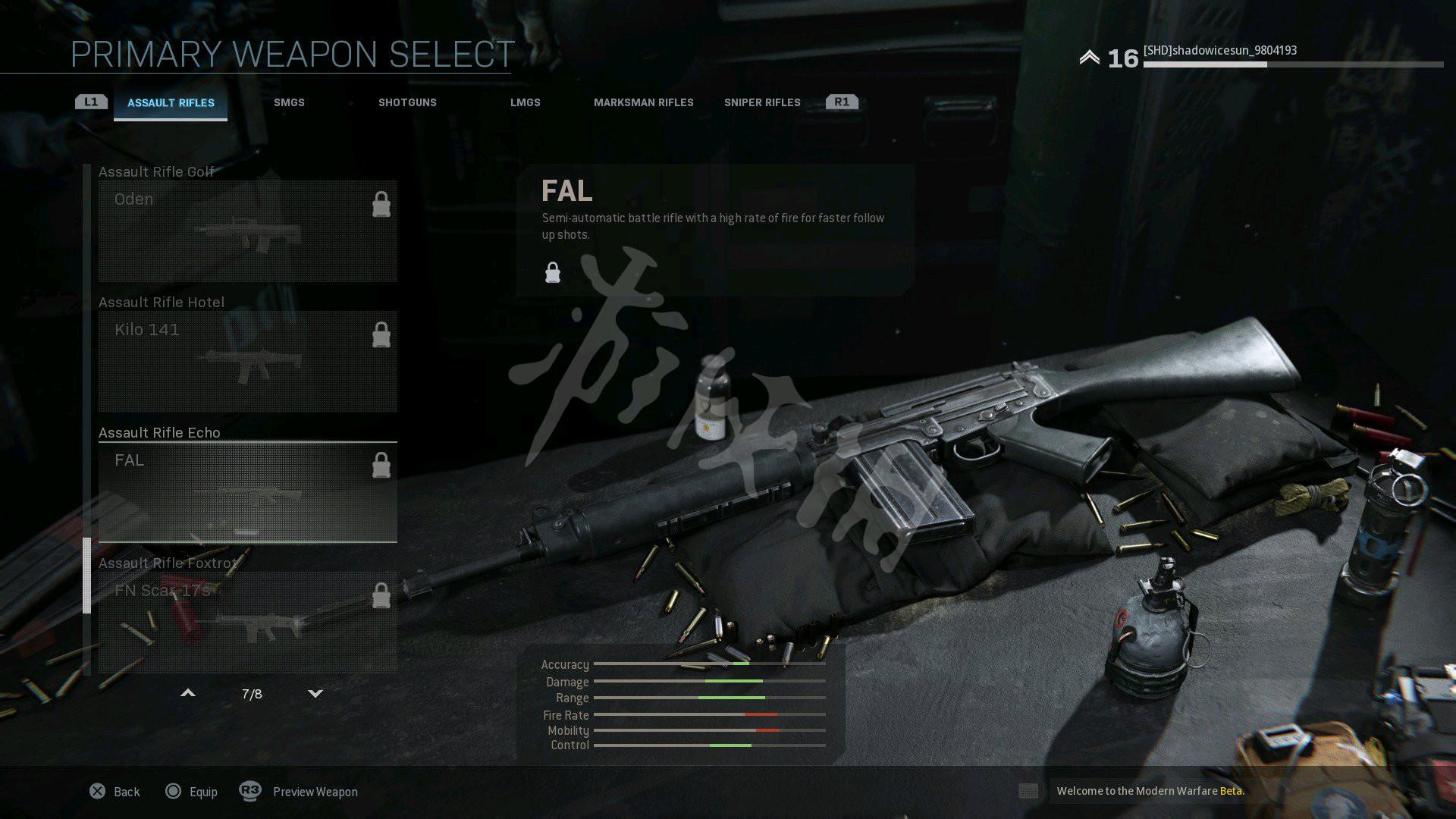
Task: Equip the selected FAL rifle
Action: (191, 792)
